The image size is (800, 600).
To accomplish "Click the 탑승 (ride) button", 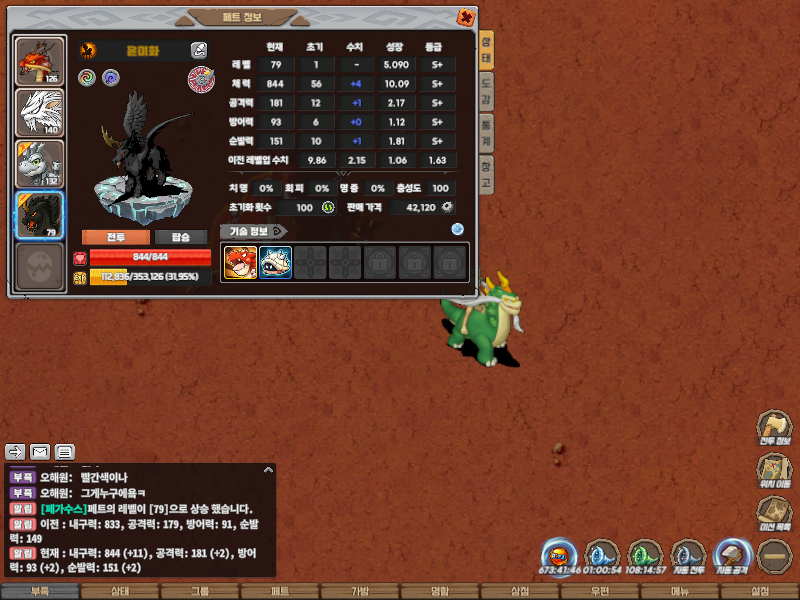I will [181, 237].
